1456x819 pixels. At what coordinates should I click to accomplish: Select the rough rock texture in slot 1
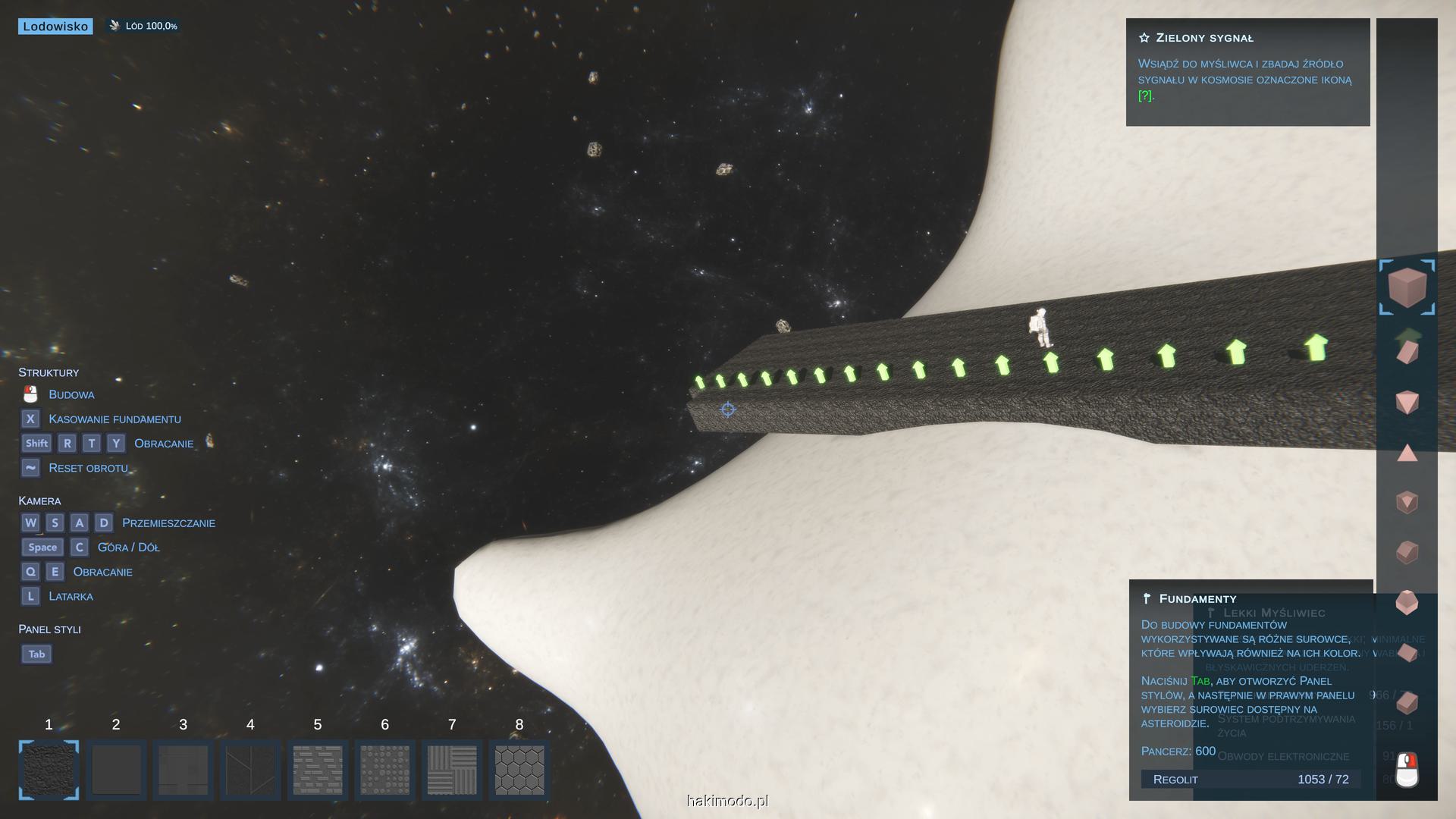(49, 770)
